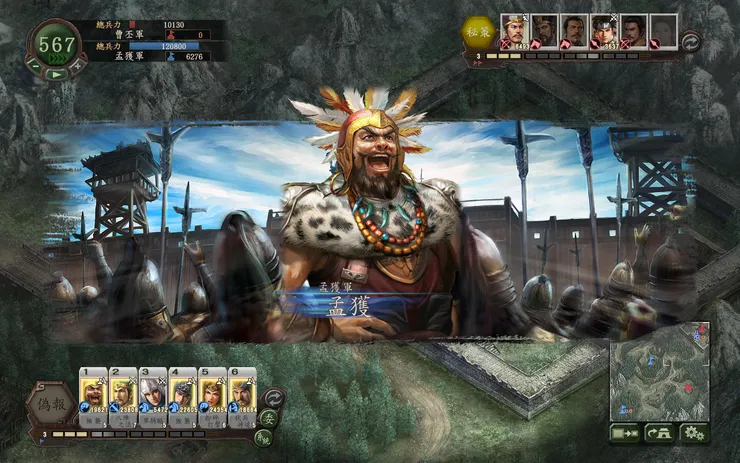Select officer card number 4
This screenshot has height=463, width=740.
pos(183,393)
